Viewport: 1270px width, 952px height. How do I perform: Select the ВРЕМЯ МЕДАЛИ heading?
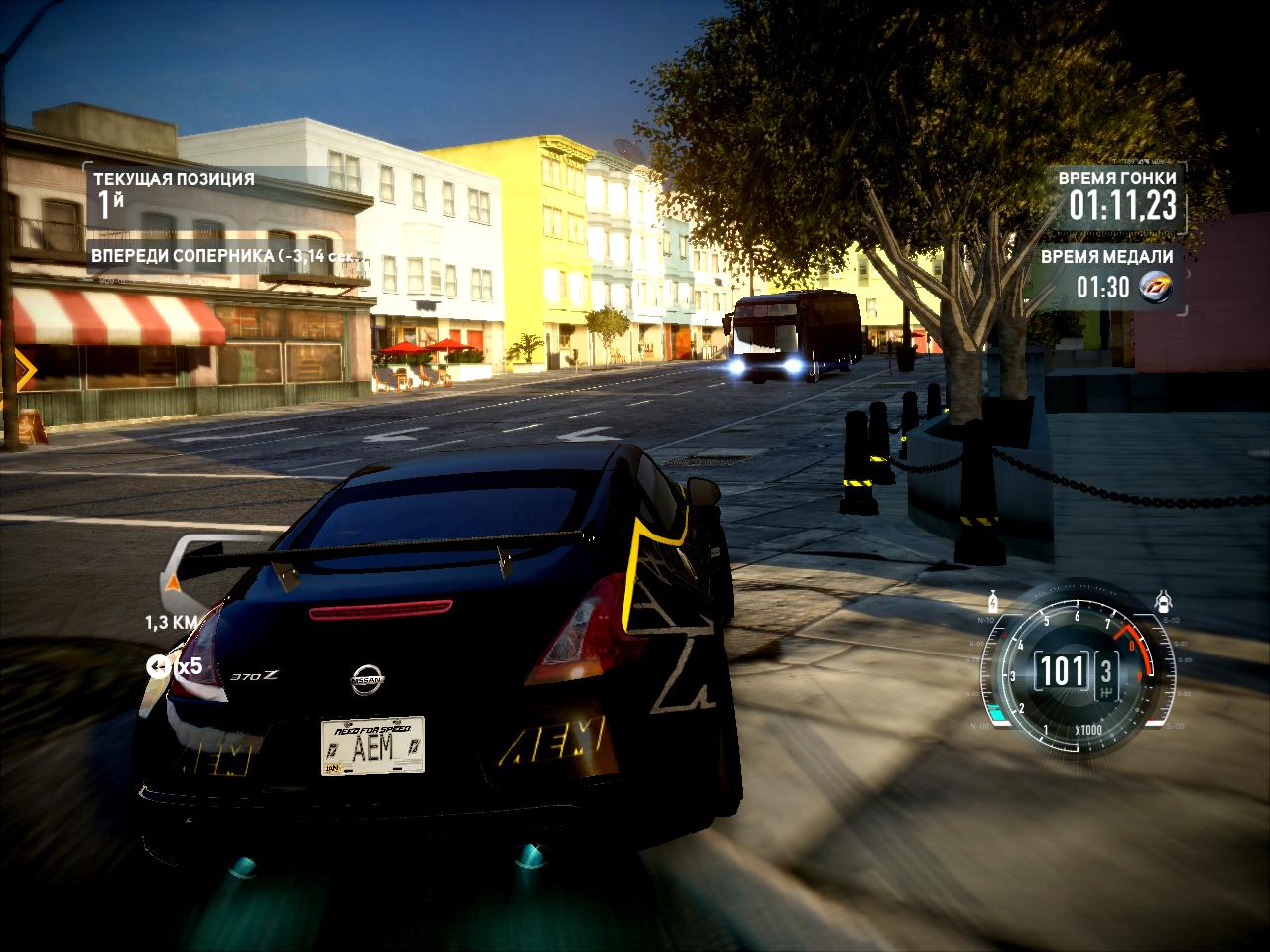click(1106, 257)
